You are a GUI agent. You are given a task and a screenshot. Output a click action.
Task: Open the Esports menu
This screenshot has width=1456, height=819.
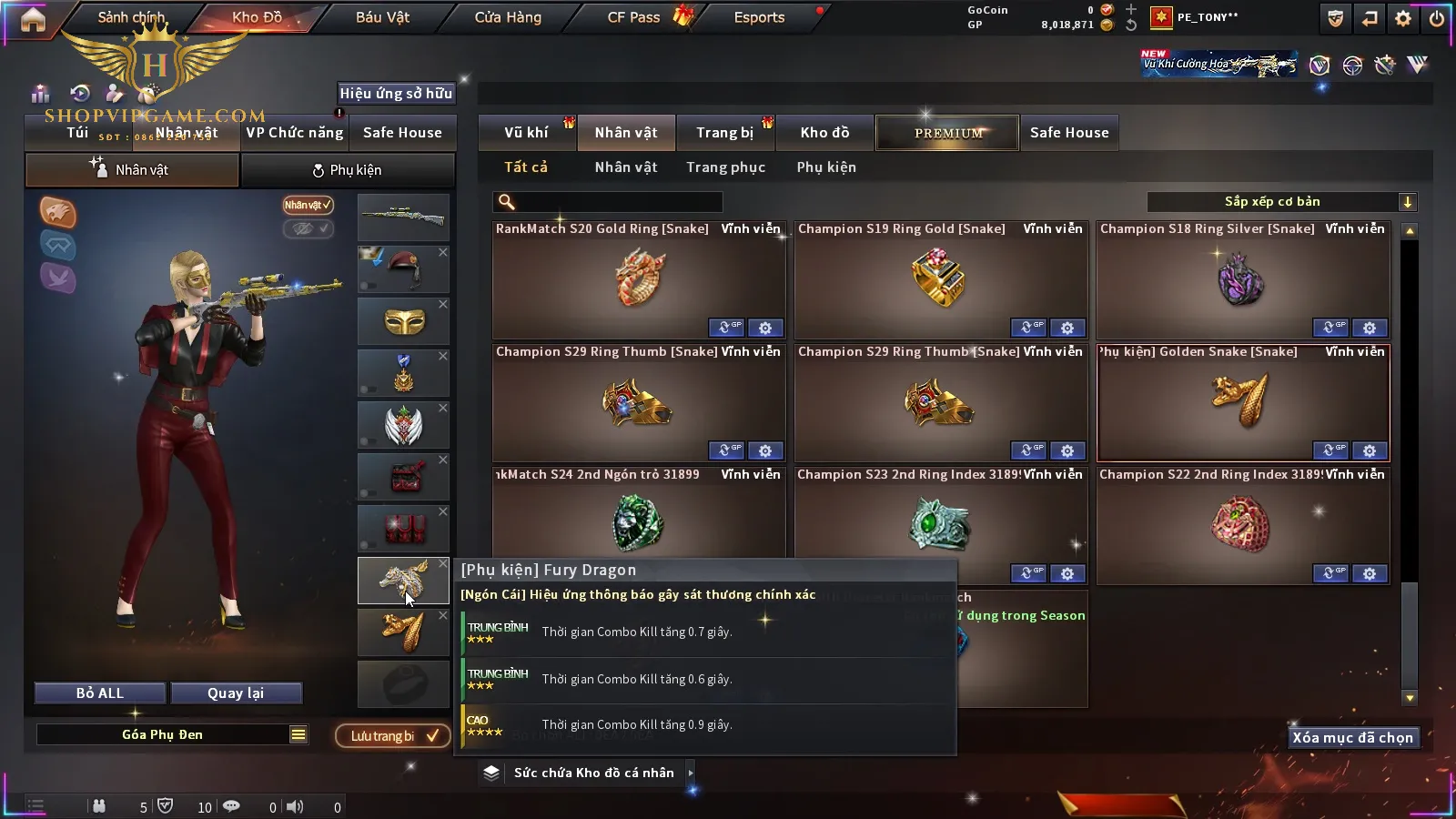click(759, 17)
